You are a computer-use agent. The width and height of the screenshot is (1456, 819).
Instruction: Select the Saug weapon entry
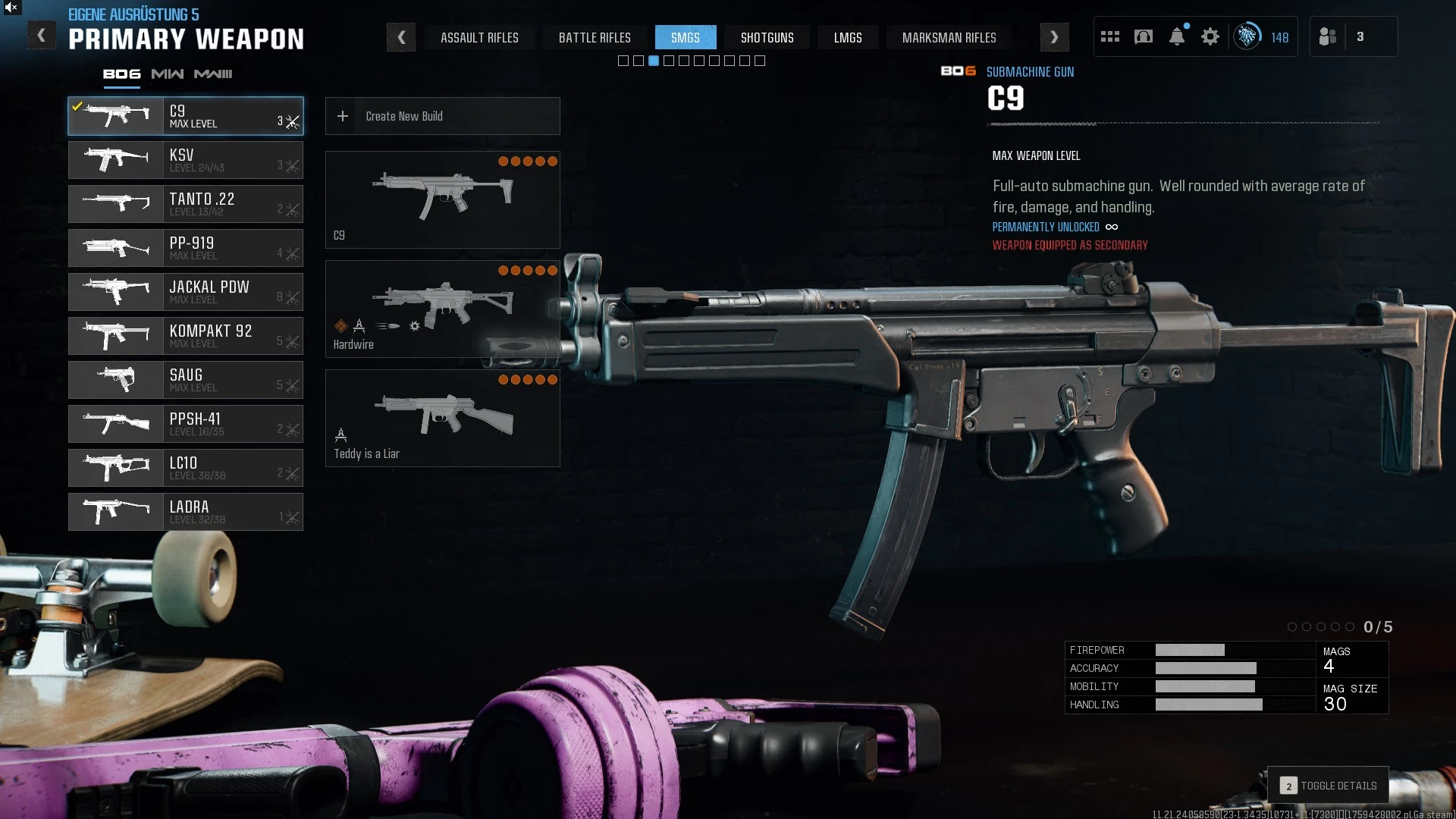coord(186,380)
